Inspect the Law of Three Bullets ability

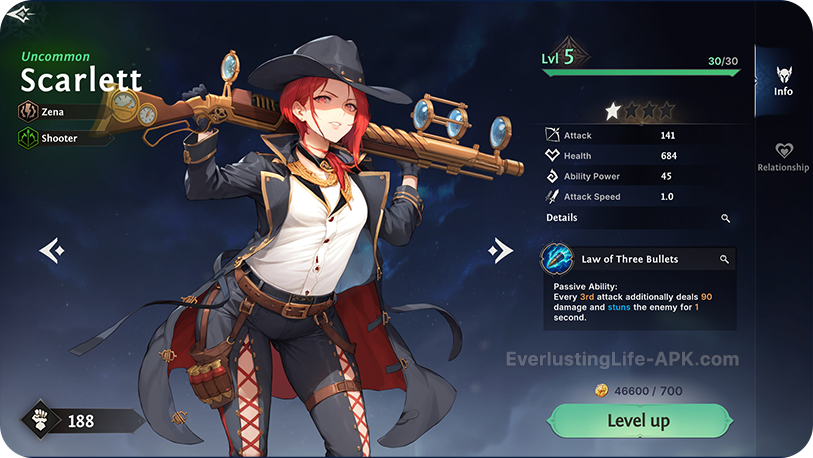[724, 259]
